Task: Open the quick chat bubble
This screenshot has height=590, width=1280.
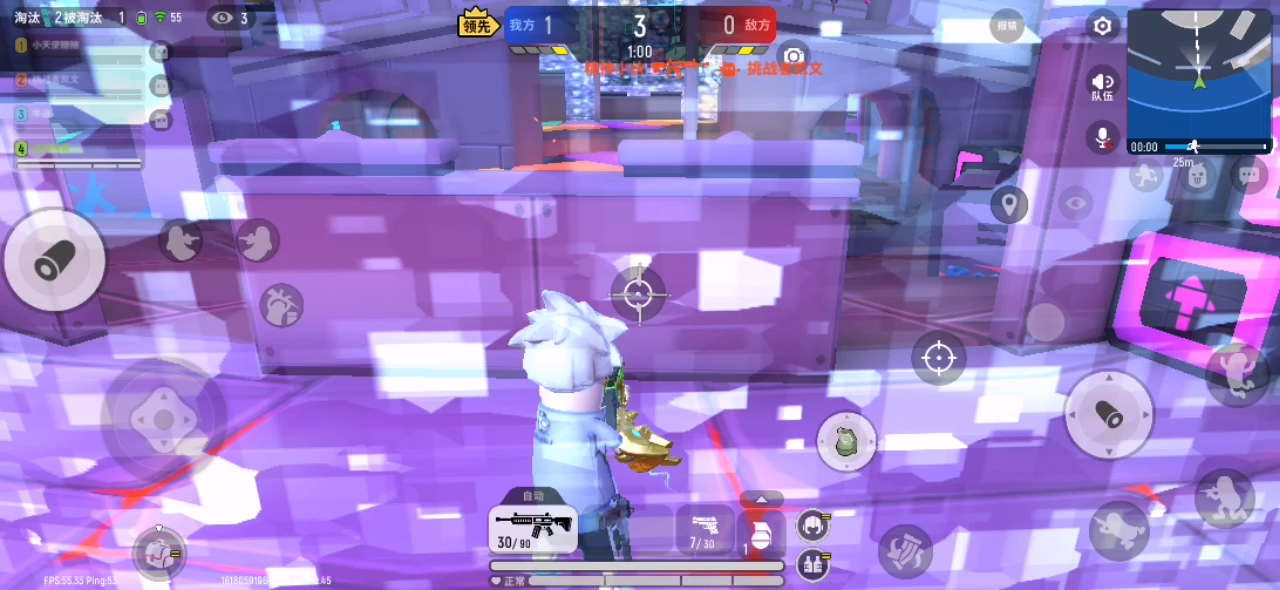Action: [x=1248, y=175]
